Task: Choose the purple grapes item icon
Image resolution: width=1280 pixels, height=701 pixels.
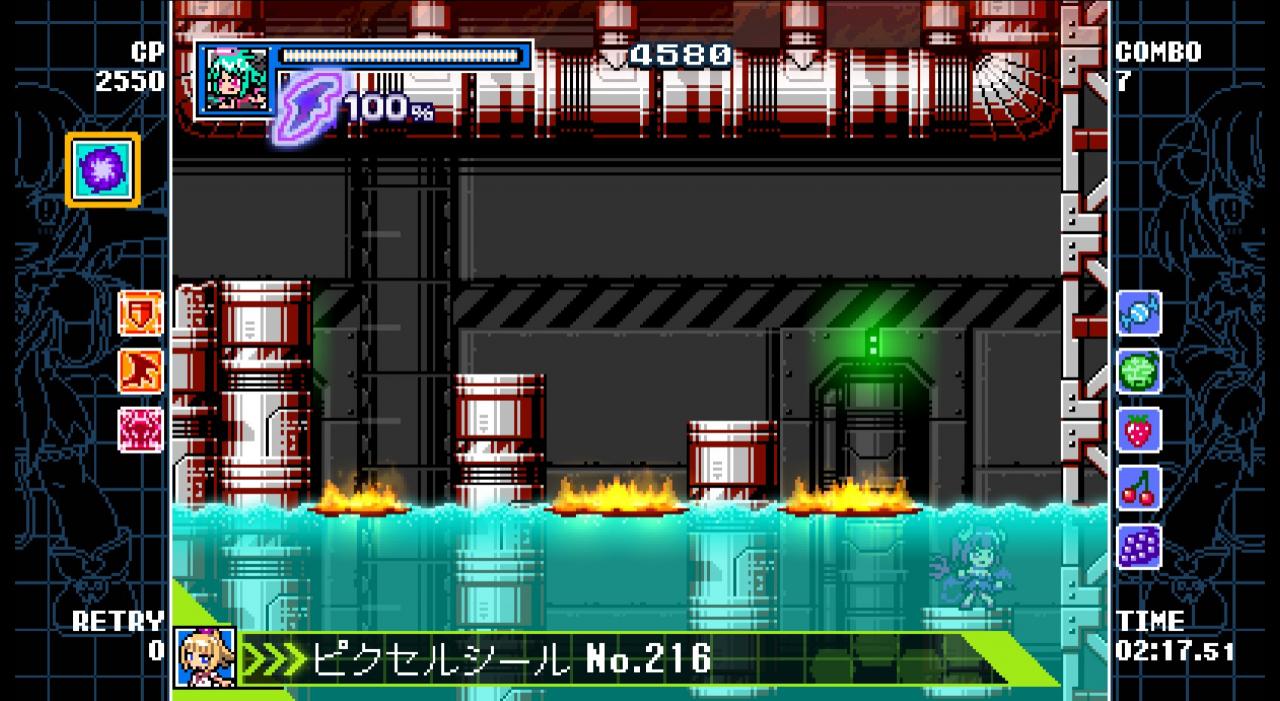Action: 1139,547
